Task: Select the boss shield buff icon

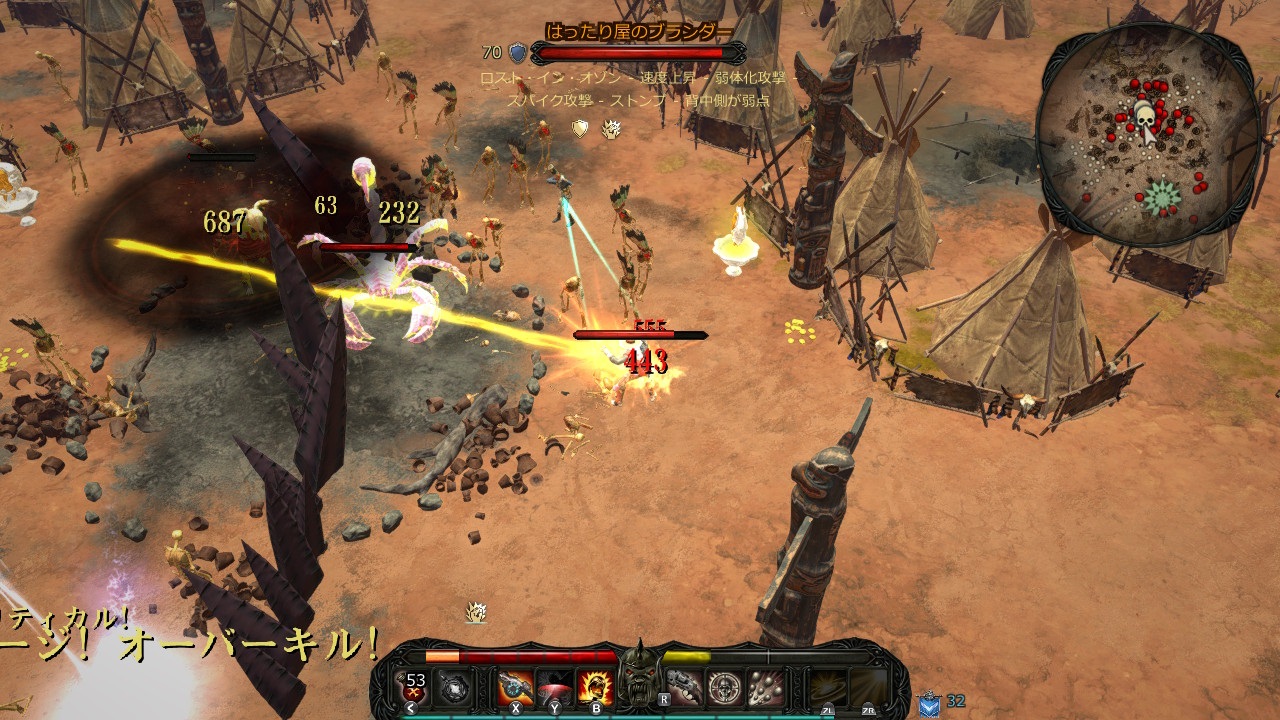Action: [x=580, y=128]
